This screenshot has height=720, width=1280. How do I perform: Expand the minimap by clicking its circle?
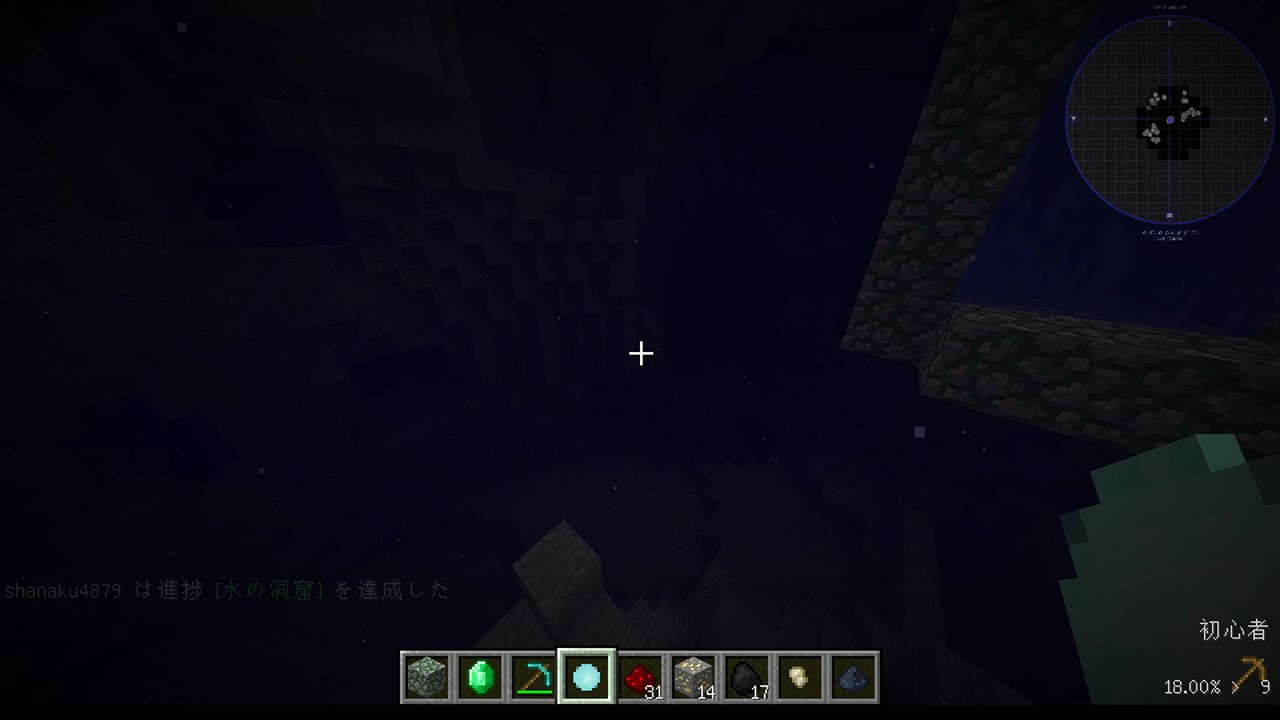tap(1170, 120)
